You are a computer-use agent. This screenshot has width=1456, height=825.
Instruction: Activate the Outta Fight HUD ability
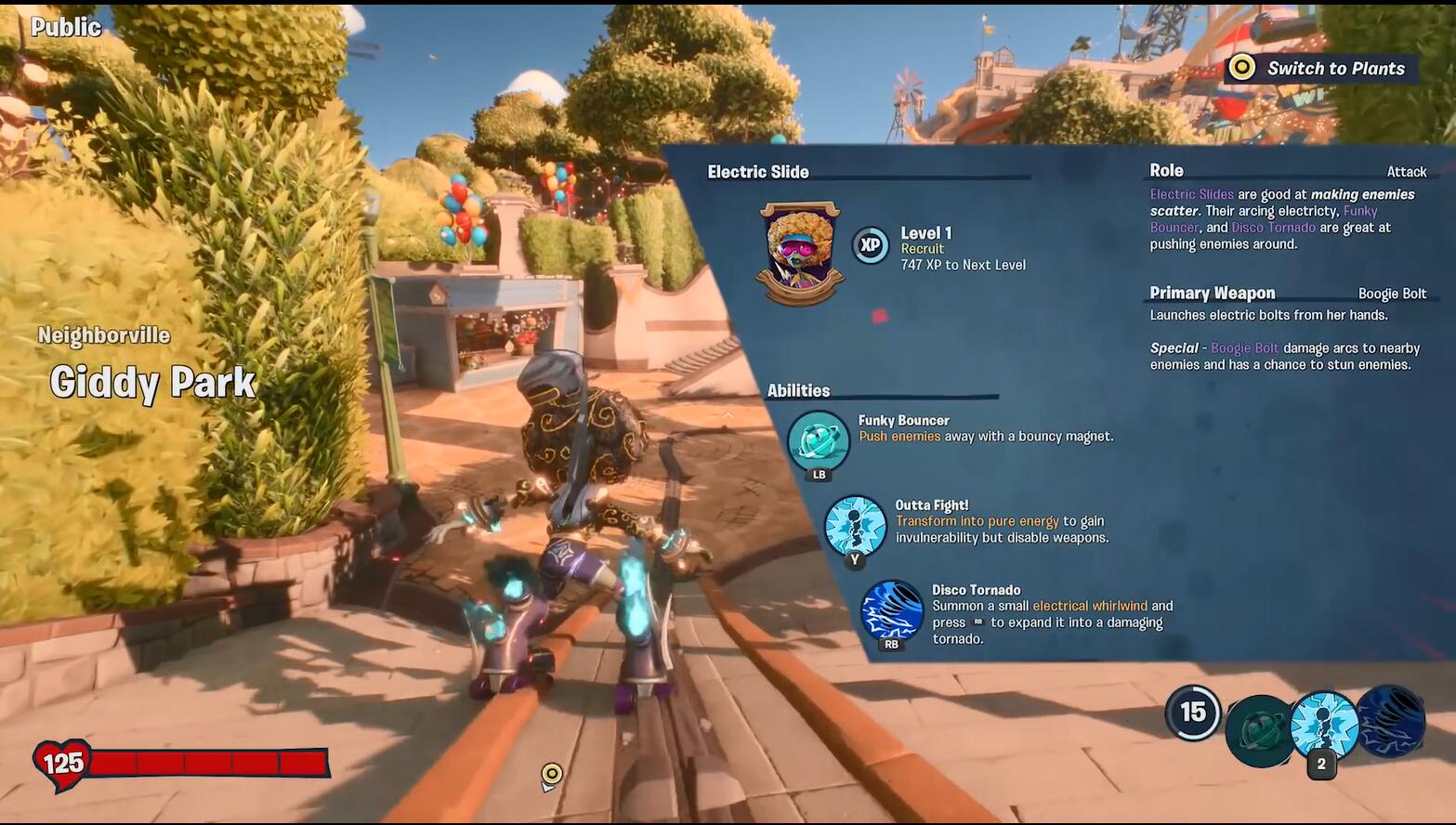point(1324,725)
